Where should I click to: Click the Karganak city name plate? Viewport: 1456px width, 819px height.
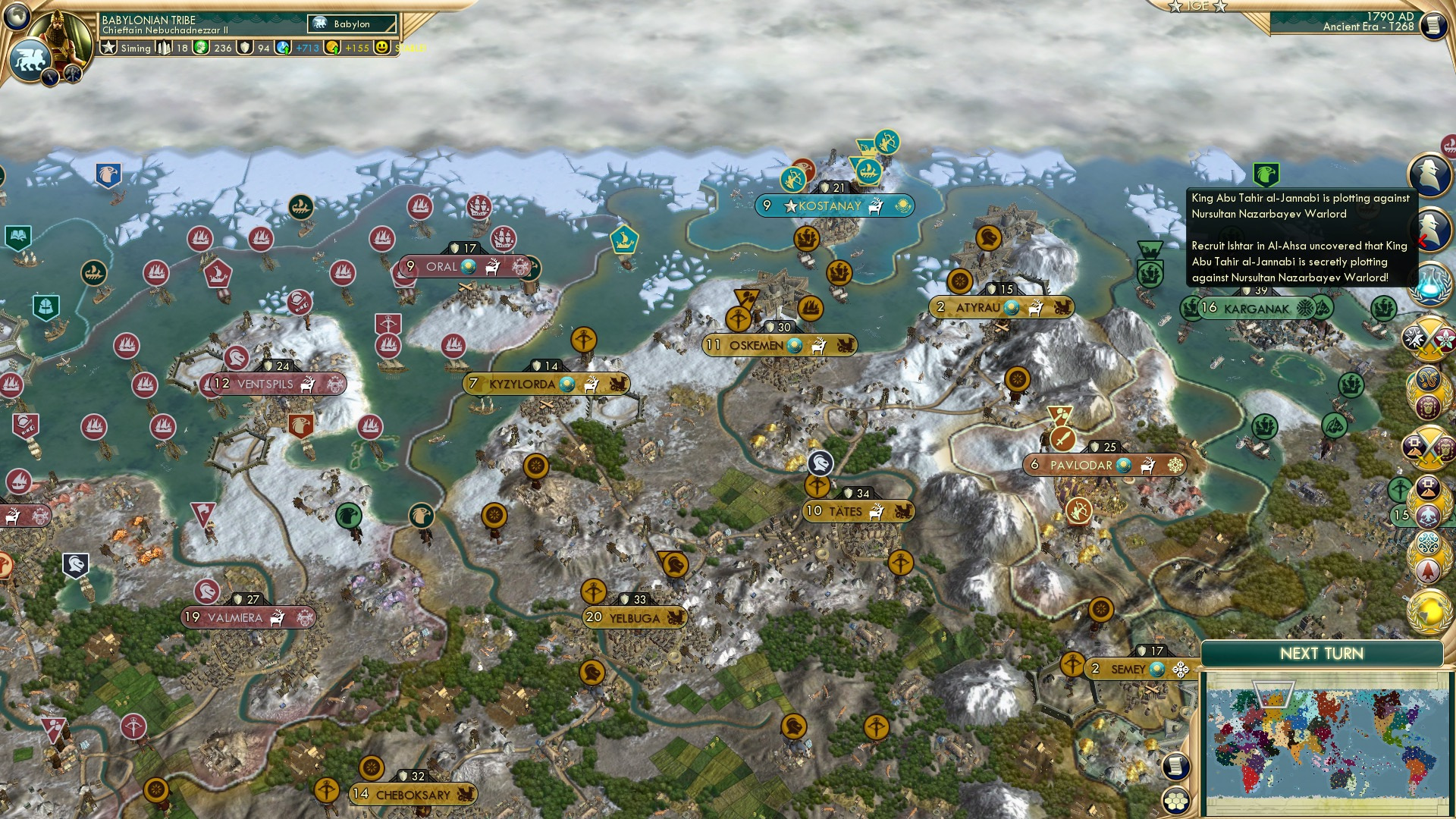[1255, 309]
